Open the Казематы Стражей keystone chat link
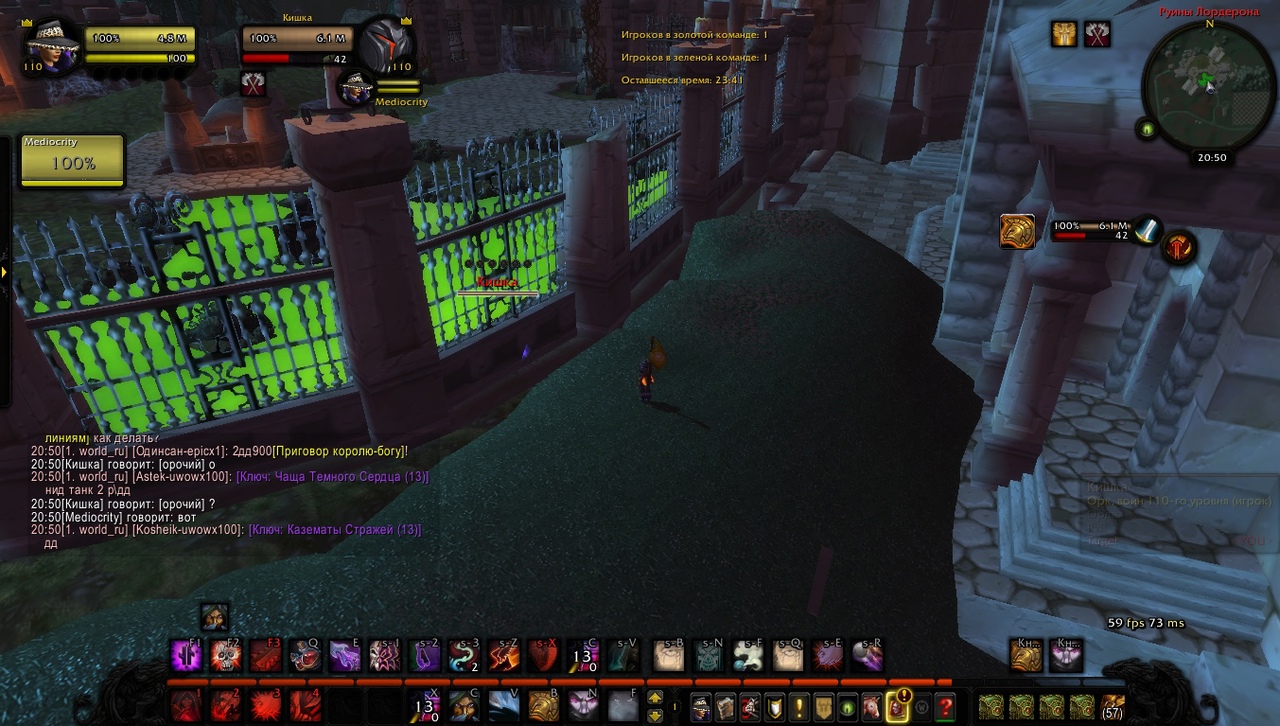This screenshot has height=726, width=1280. pos(334,530)
